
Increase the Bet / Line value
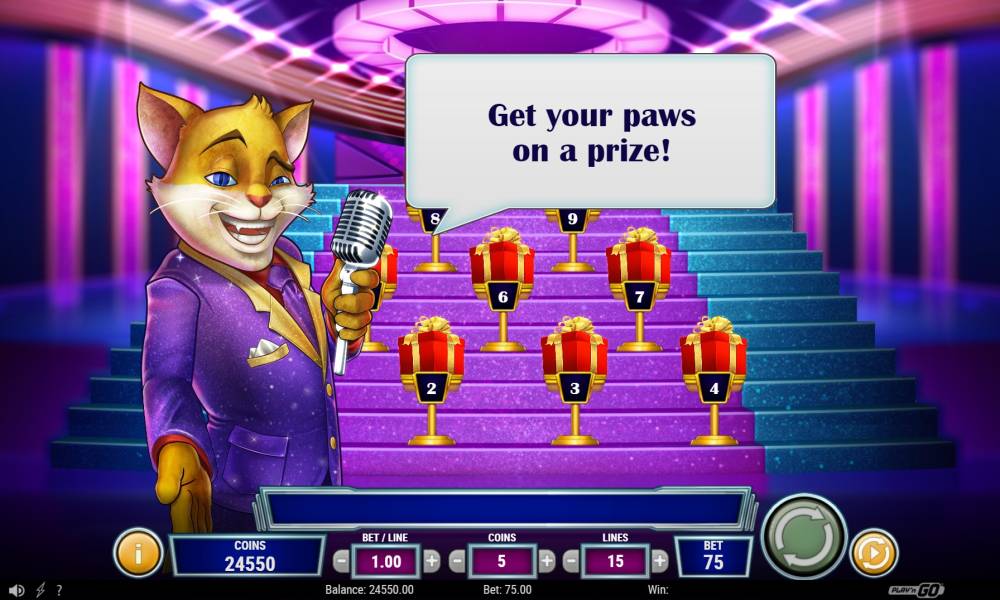coord(432,561)
